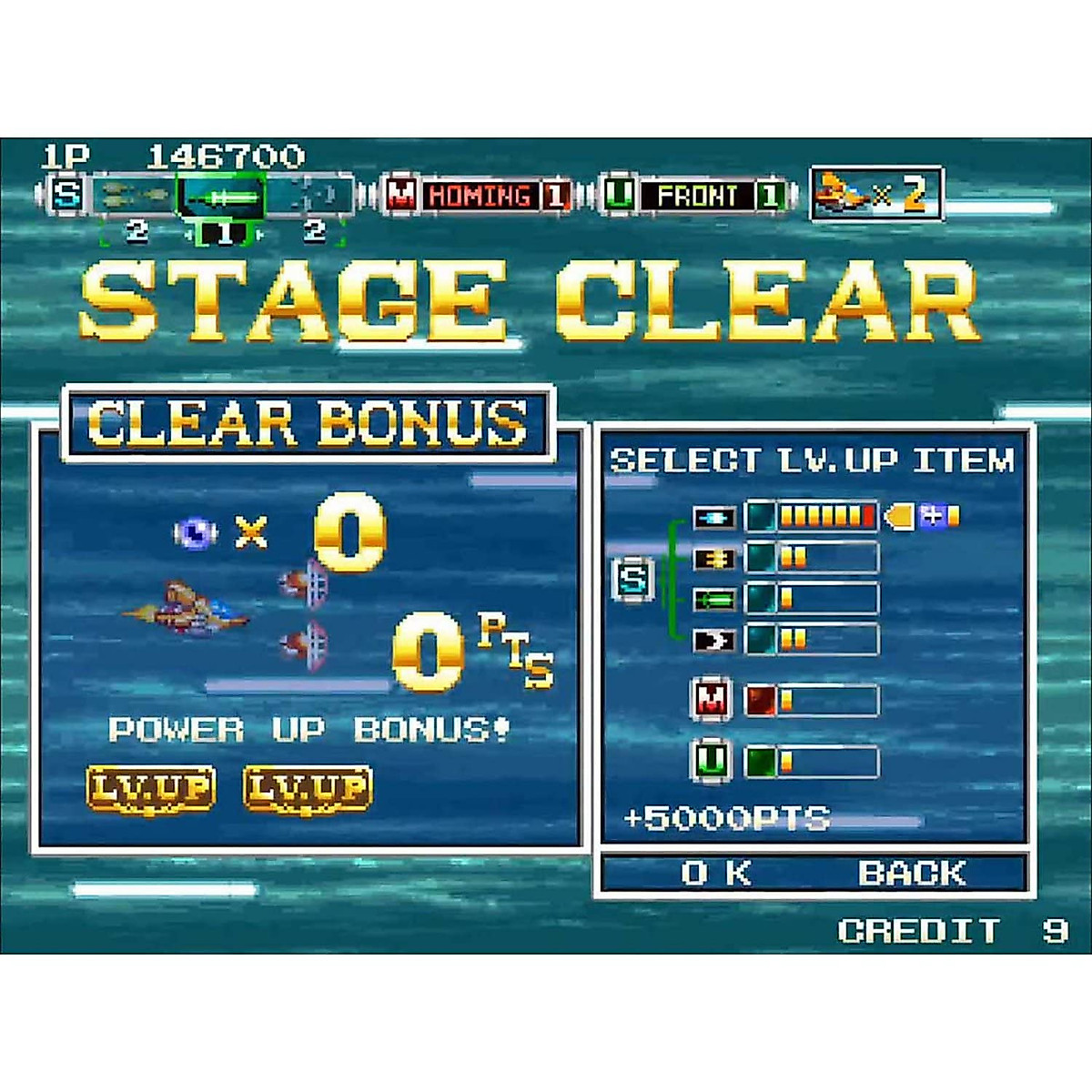Image resolution: width=1092 pixels, height=1092 pixels.
Task: Select the blue beam shot upgrade row
Action: coord(785,517)
